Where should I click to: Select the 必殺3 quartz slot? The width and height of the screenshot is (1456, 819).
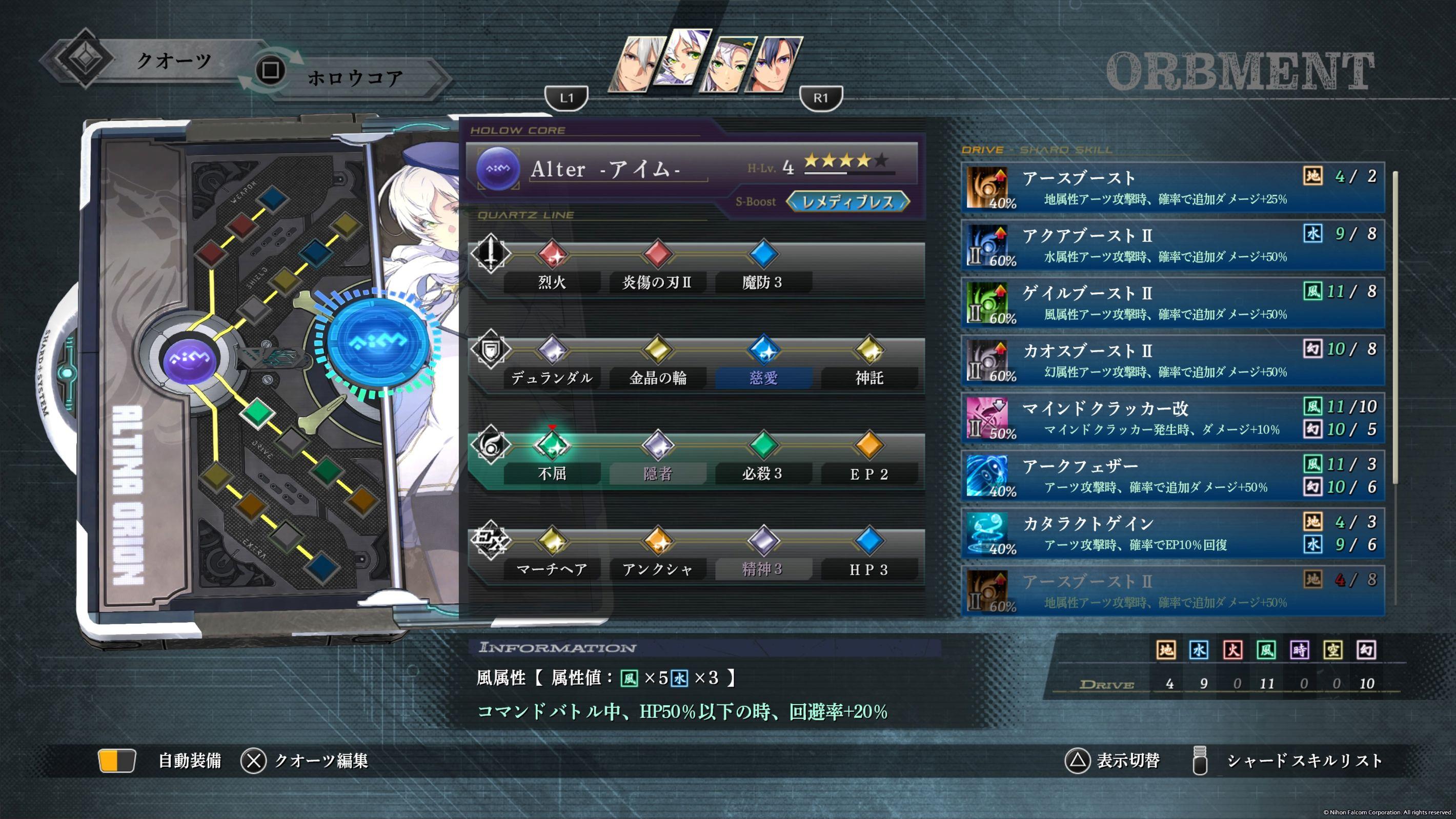tap(762, 473)
